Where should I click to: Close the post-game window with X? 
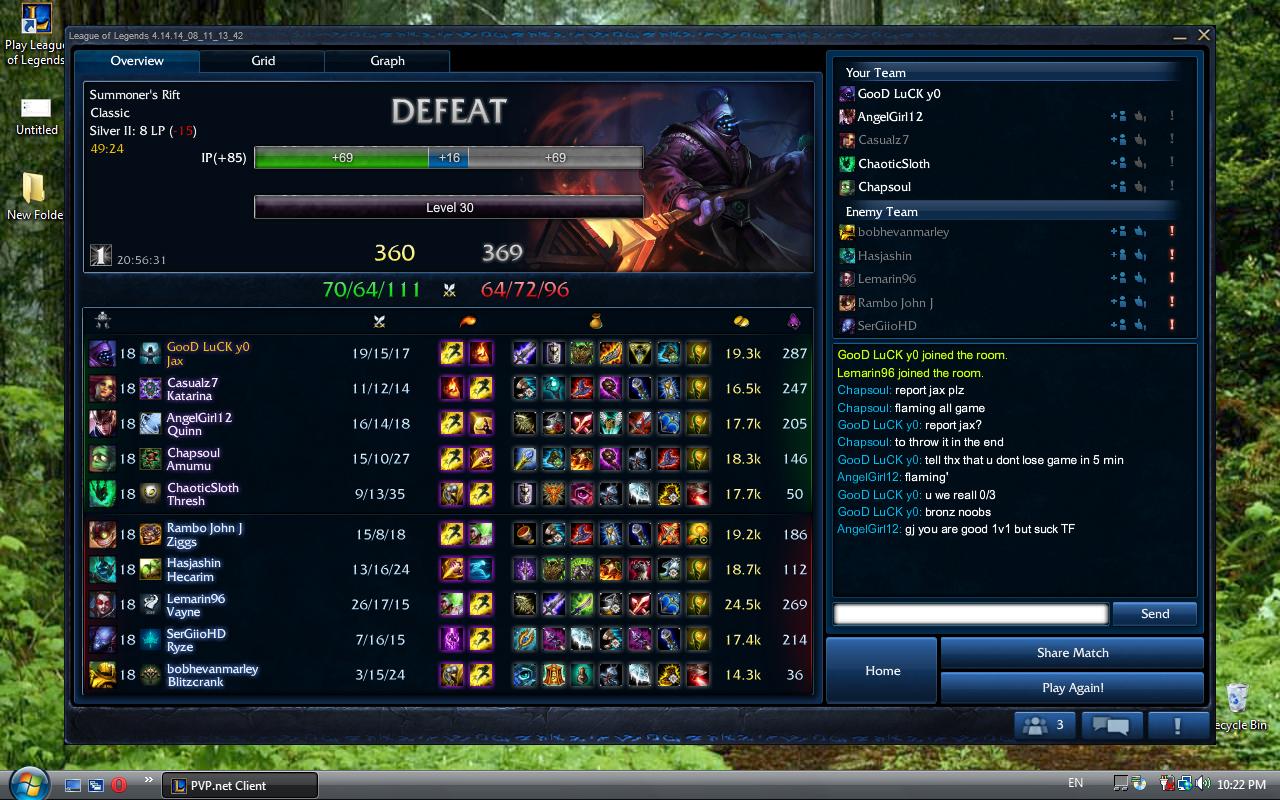(1204, 35)
